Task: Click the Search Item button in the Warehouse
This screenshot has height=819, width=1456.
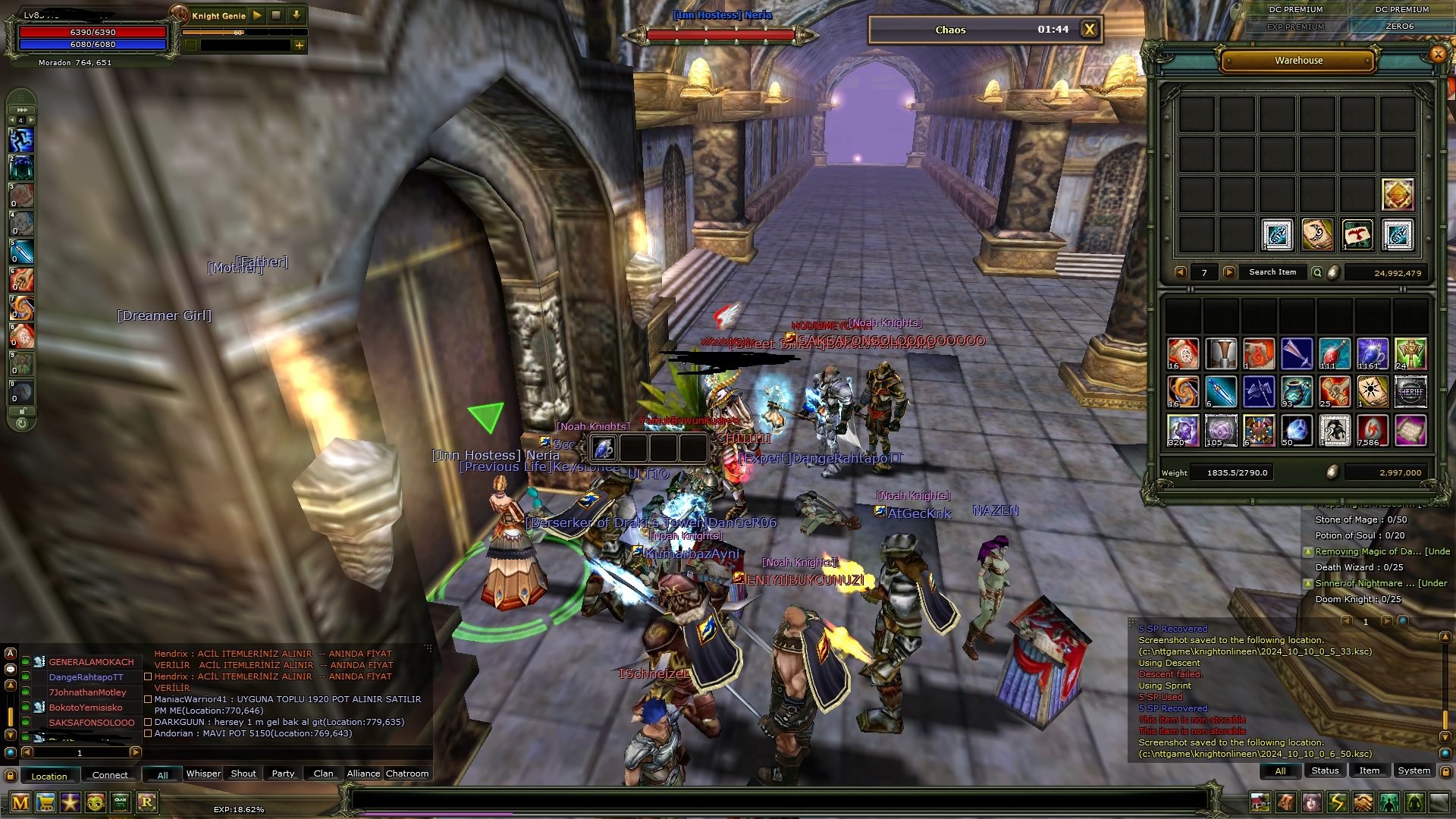Action: point(1272,272)
